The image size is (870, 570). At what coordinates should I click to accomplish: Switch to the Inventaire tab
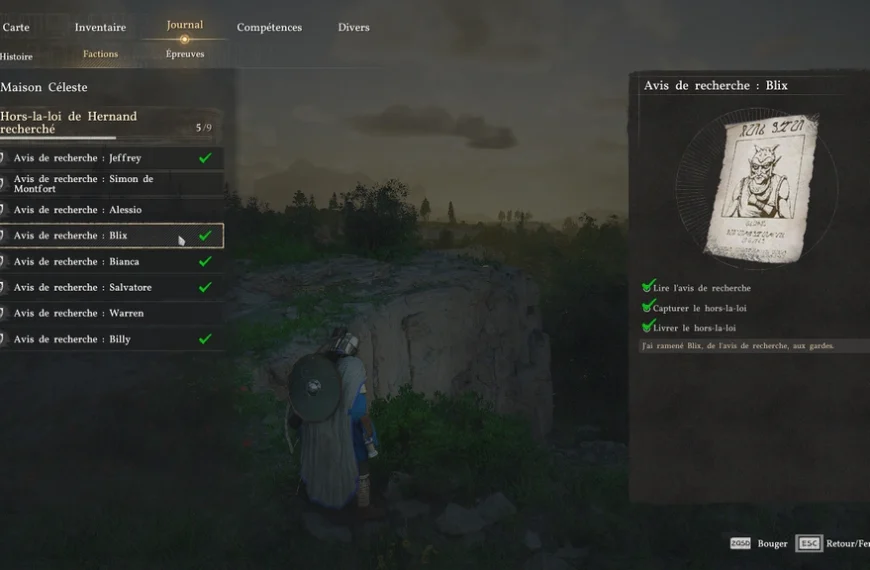pos(100,27)
